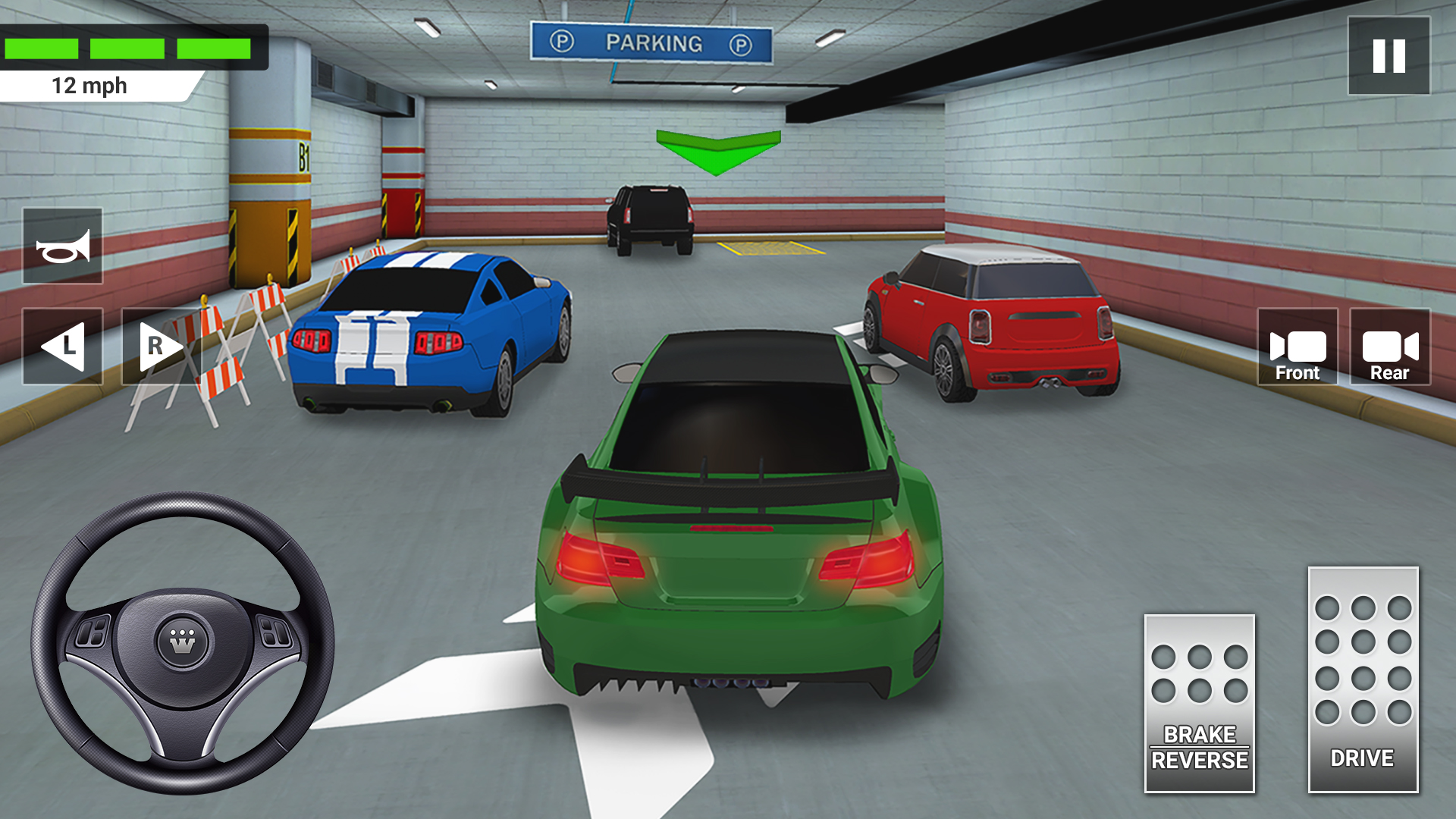Viewport: 1456px width, 819px height.
Task: Click the steering wheel center emblem
Action: pos(180,637)
